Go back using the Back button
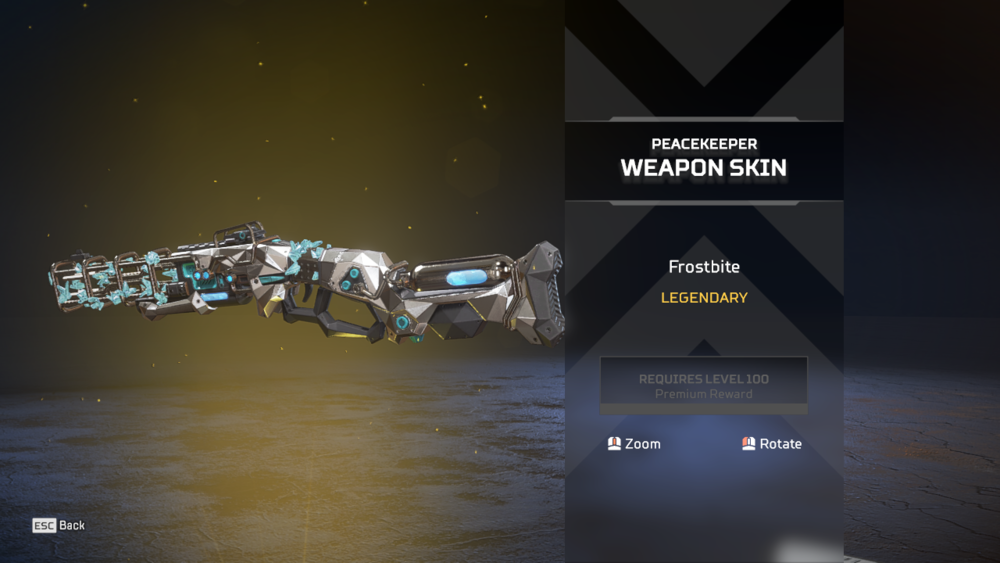The width and height of the screenshot is (1000, 563). [x=59, y=525]
